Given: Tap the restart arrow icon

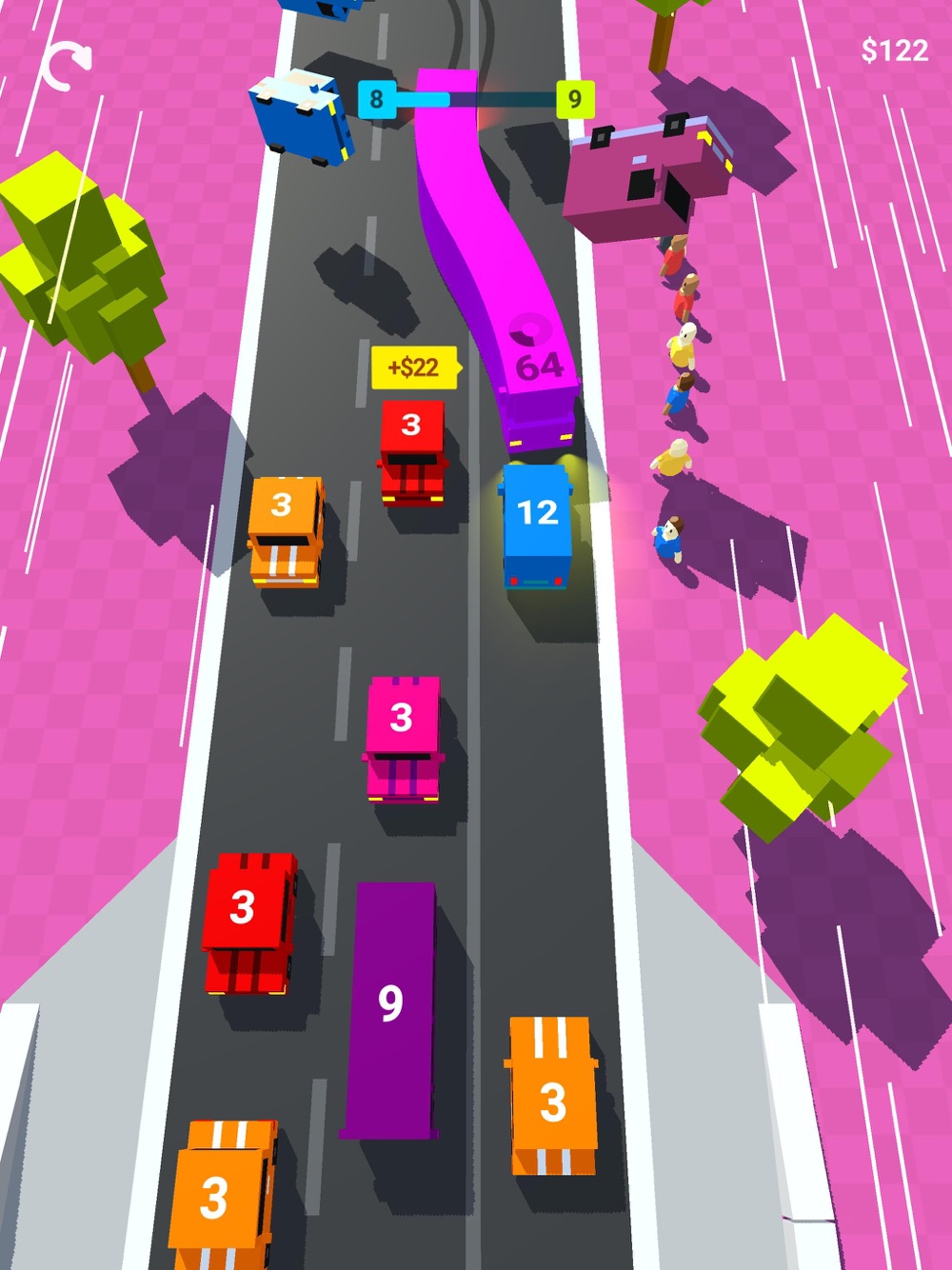Looking at the screenshot, I should [x=67, y=65].
